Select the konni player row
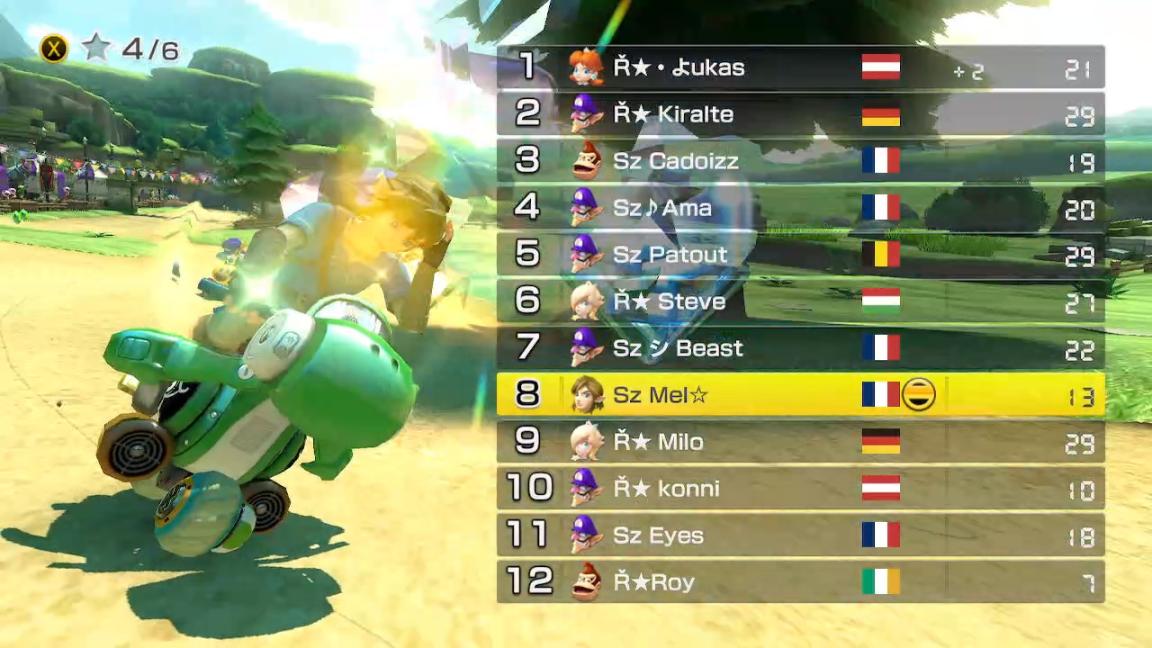 [x=800, y=489]
